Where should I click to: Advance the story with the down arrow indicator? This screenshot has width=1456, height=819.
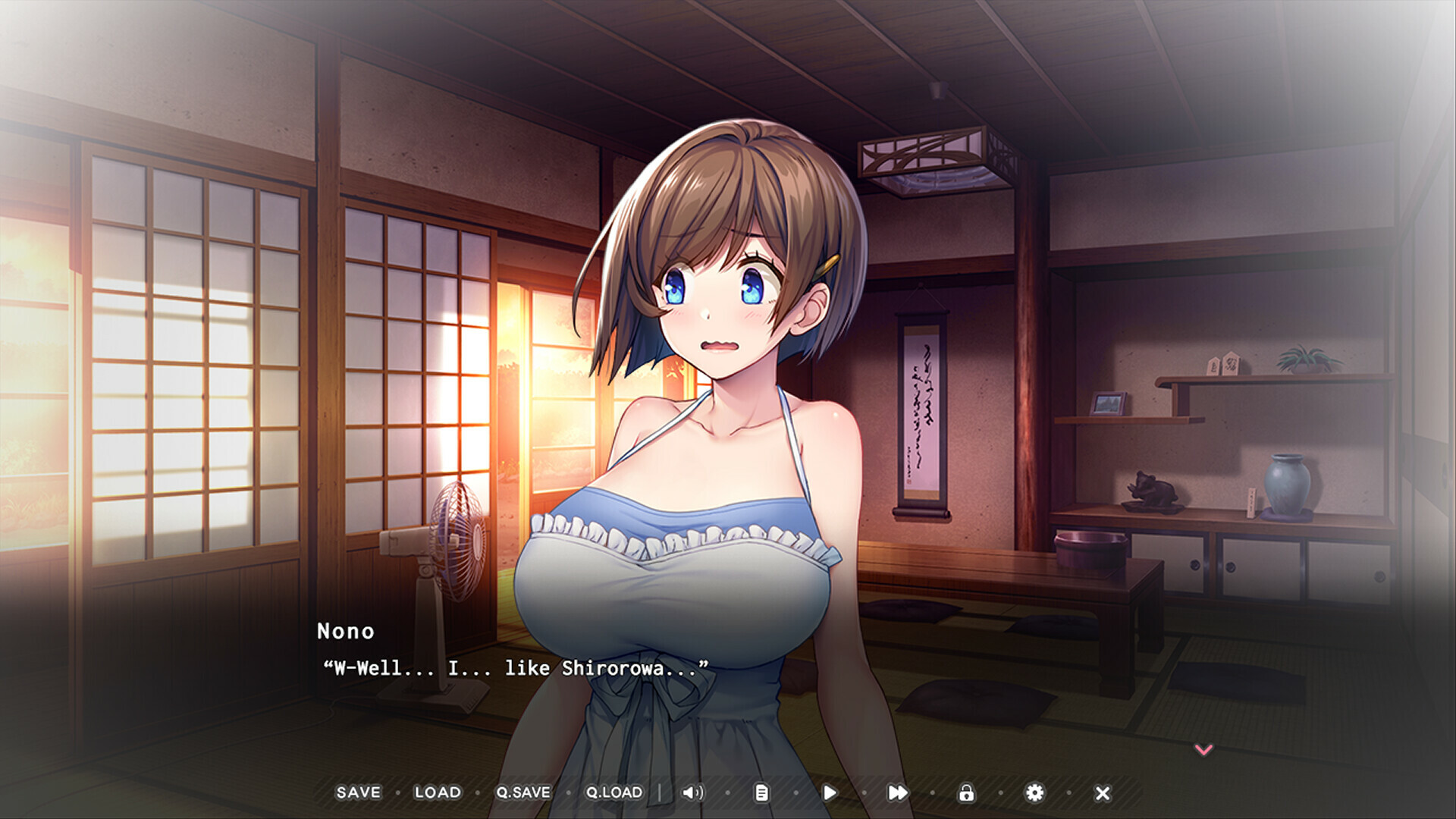1203,751
